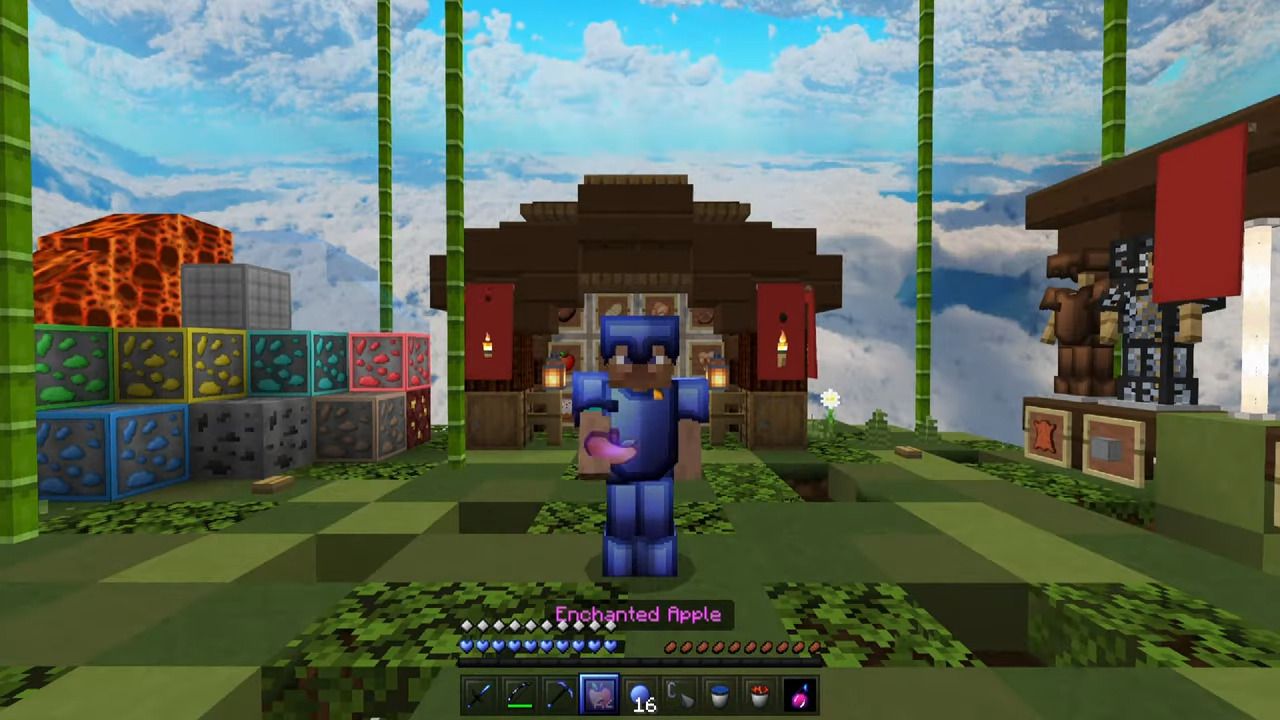Click the white daisy flower near the house
1280x720 pixels.
click(831, 399)
